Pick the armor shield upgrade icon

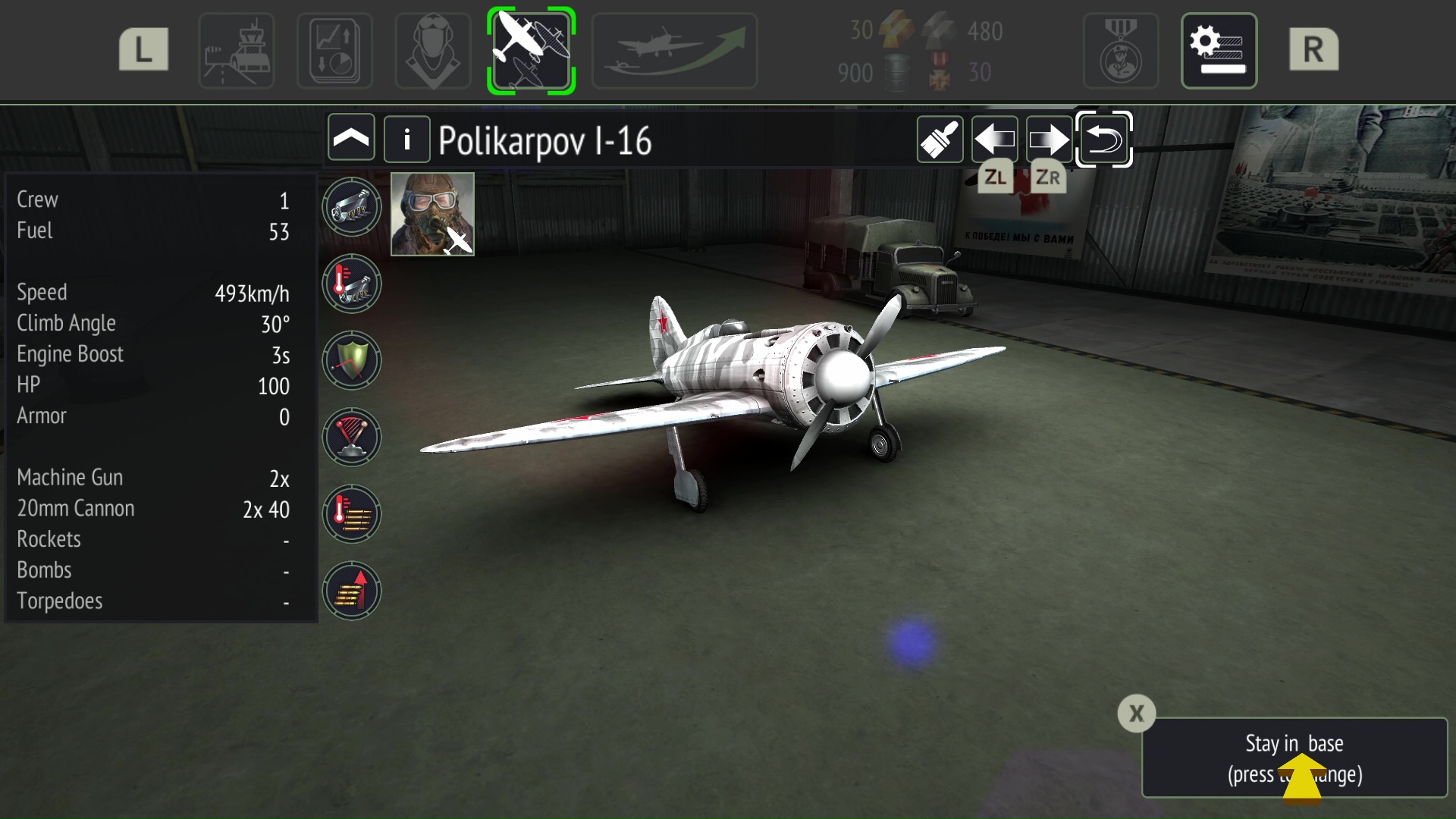coord(351,360)
